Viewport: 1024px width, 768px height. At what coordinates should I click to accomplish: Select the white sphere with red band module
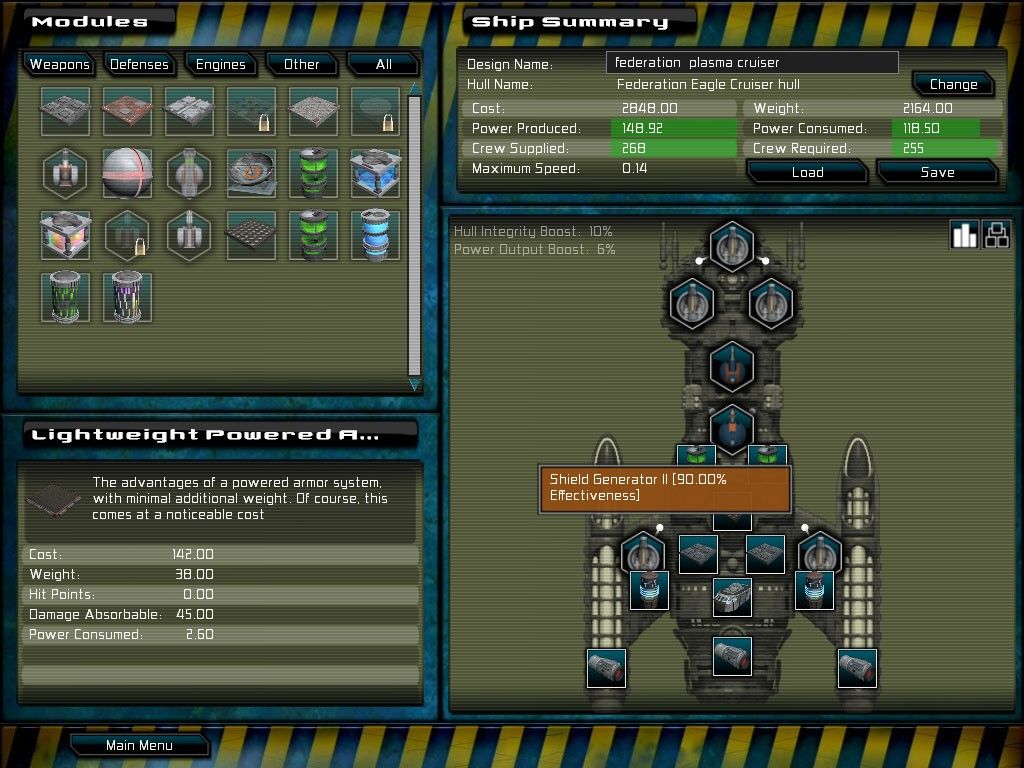[127, 173]
